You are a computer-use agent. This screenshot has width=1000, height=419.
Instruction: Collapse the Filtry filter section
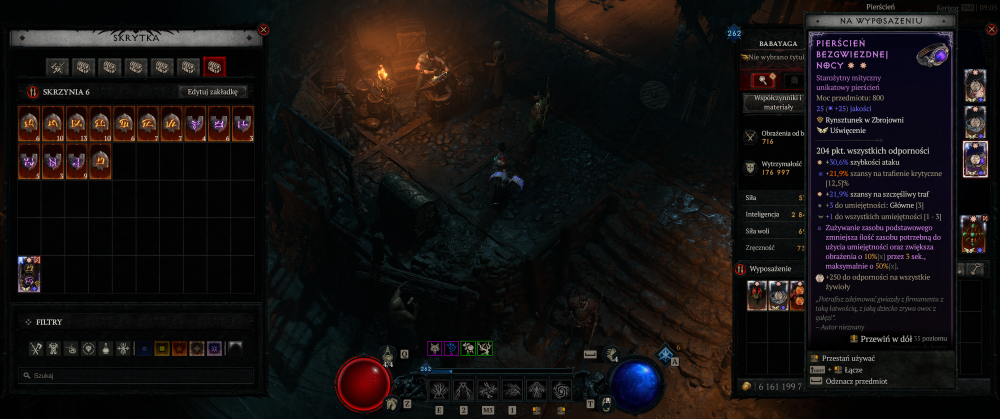coord(25,322)
